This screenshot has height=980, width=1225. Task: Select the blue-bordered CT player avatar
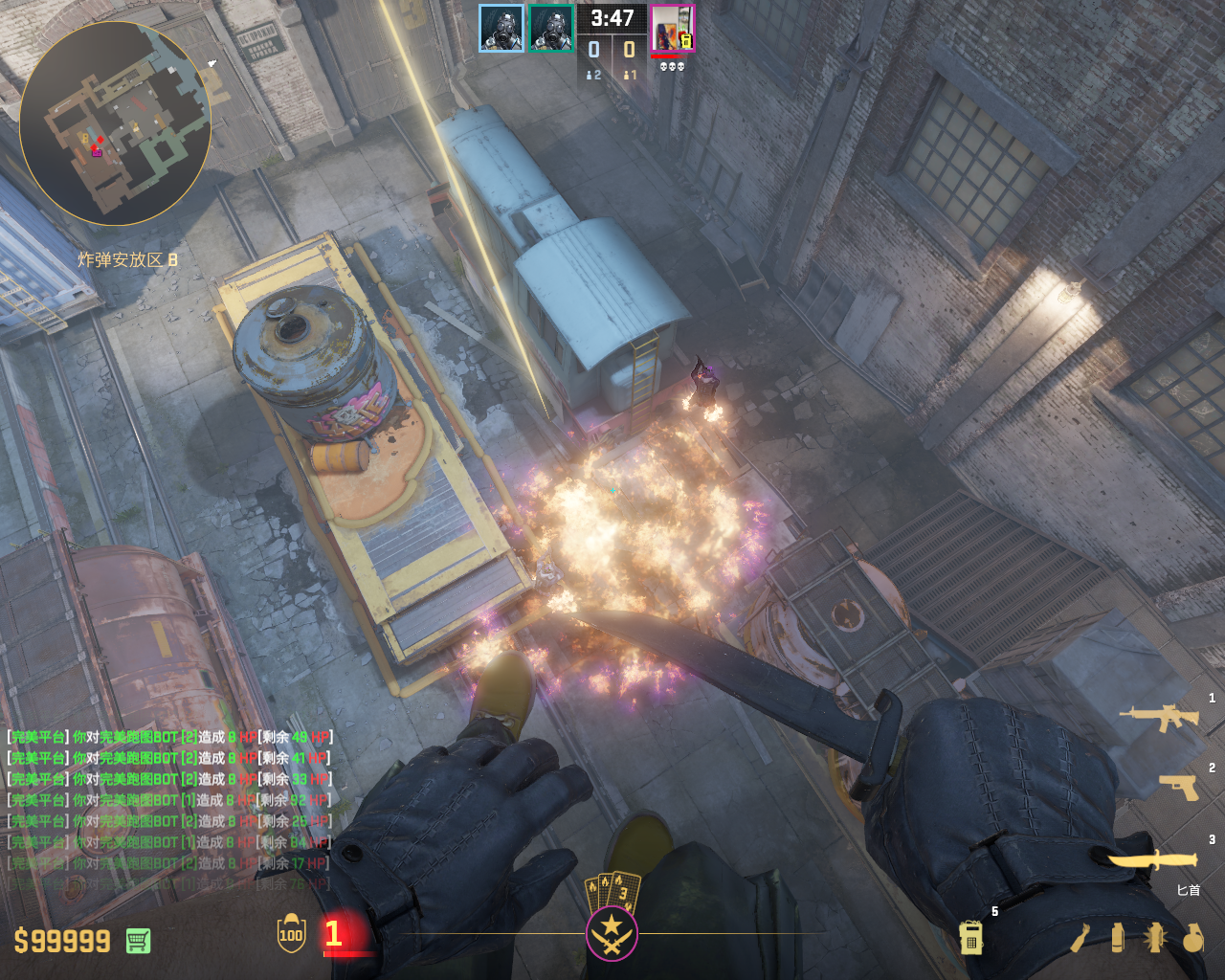point(501,29)
